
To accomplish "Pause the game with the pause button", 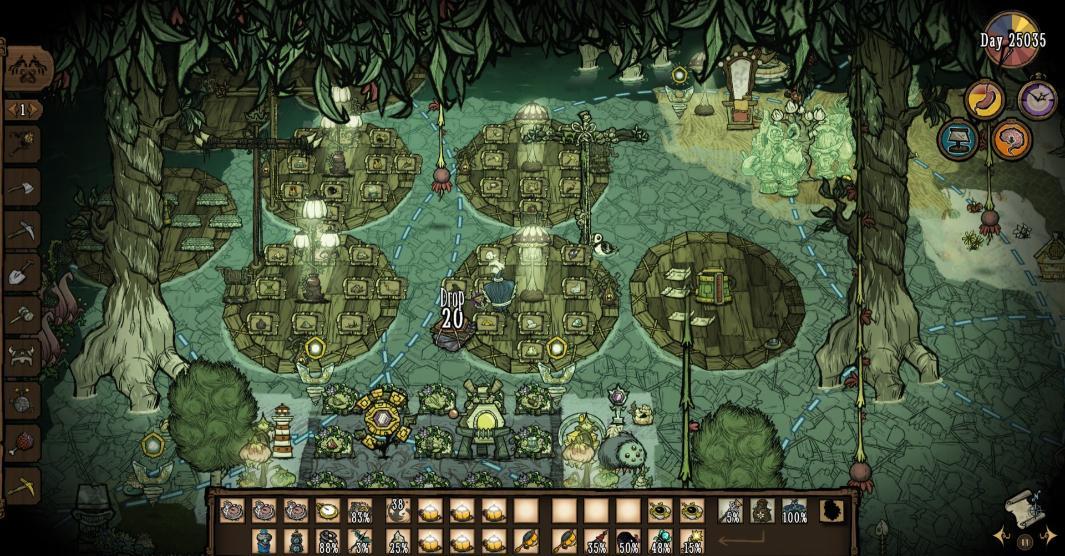I will point(1024,542).
